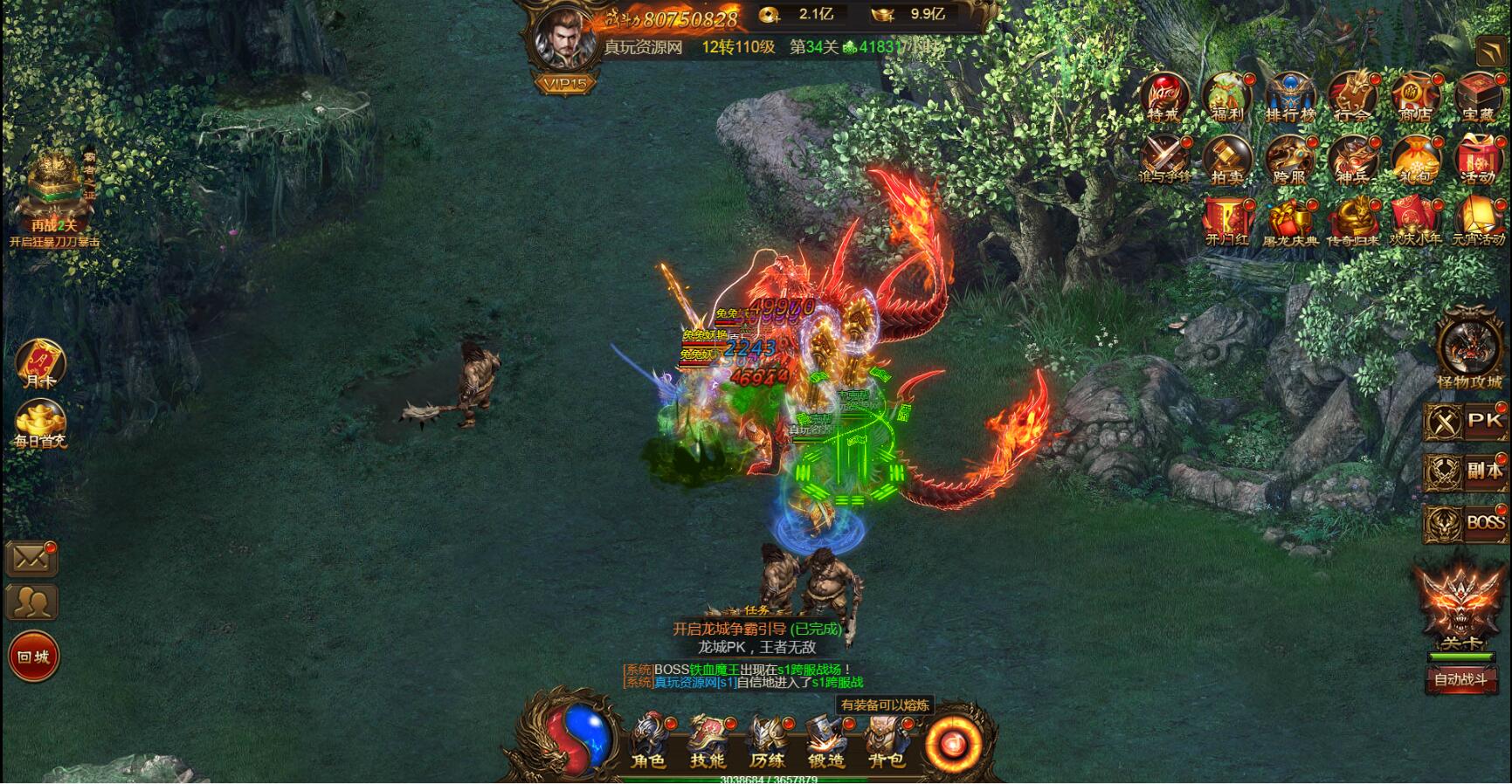Open the BOSS menu button
The image size is (1512, 784).
pyautogui.click(x=1467, y=523)
